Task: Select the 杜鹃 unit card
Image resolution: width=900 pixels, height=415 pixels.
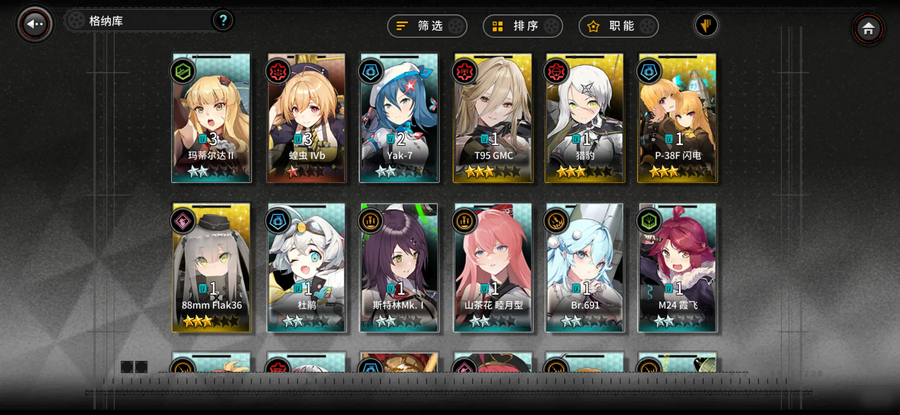Action: pyautogui.click(x=305, y=268)
